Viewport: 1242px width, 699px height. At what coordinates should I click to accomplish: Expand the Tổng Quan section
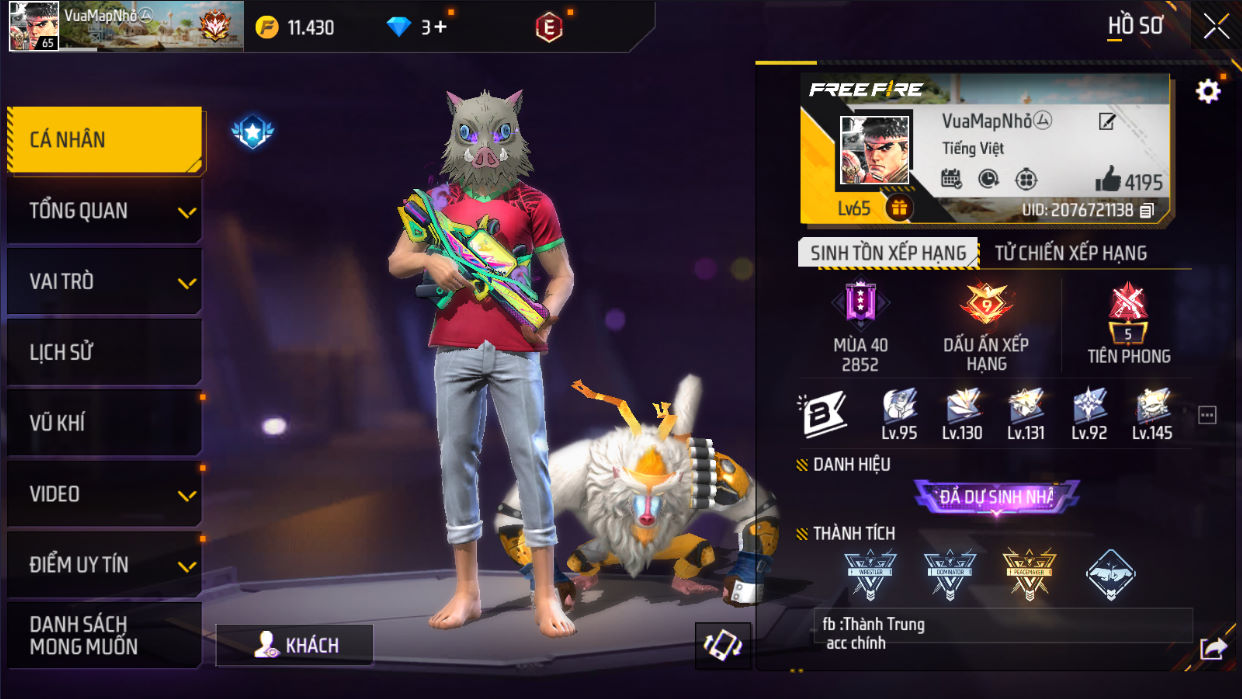pos(104,211)
